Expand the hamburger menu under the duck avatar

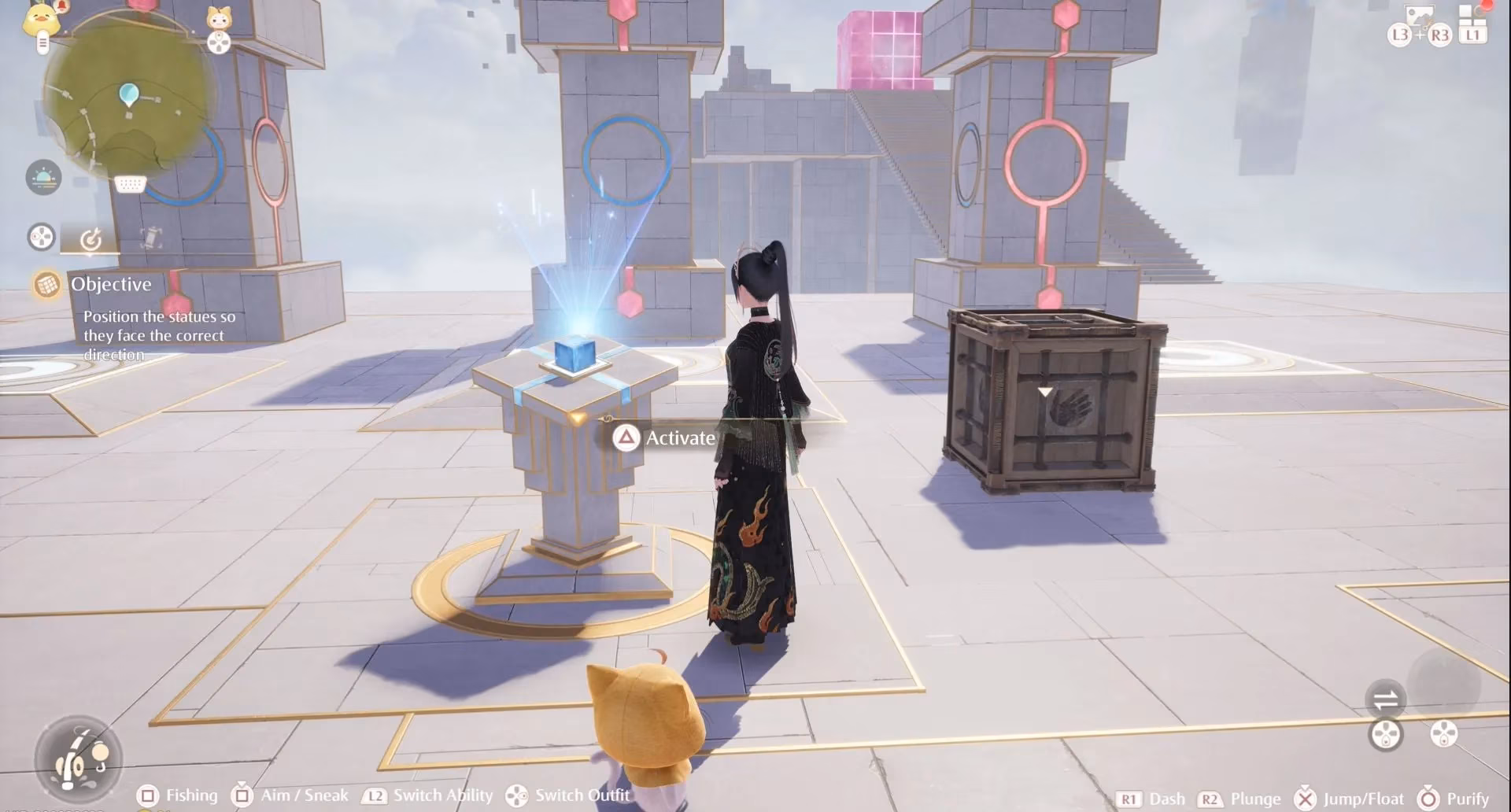42,43
